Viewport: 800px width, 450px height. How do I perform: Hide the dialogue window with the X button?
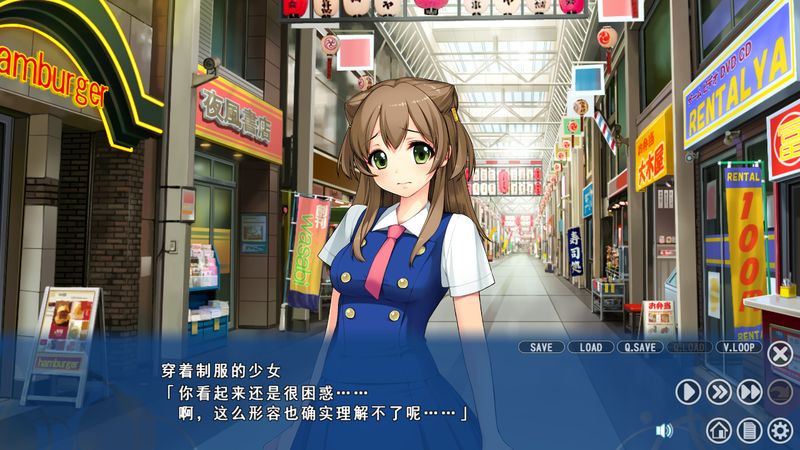[x=780, y=353]
